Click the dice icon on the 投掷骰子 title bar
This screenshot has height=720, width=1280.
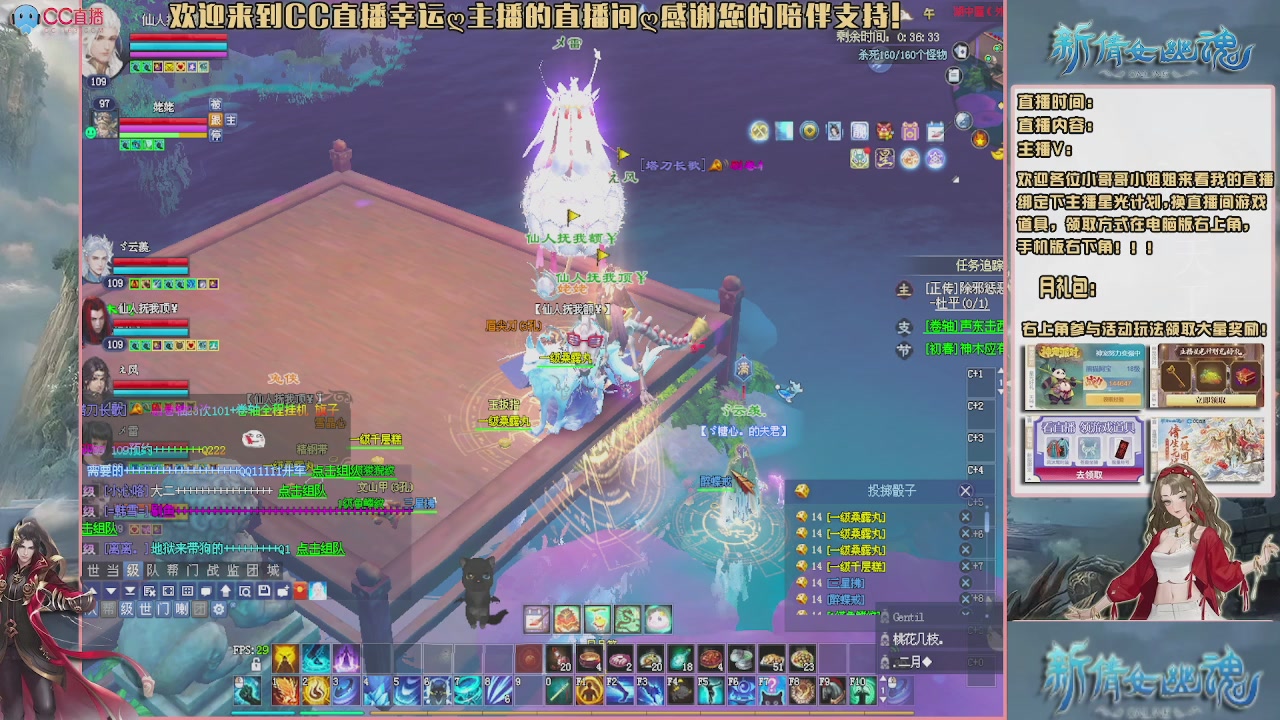coord(802,490)
